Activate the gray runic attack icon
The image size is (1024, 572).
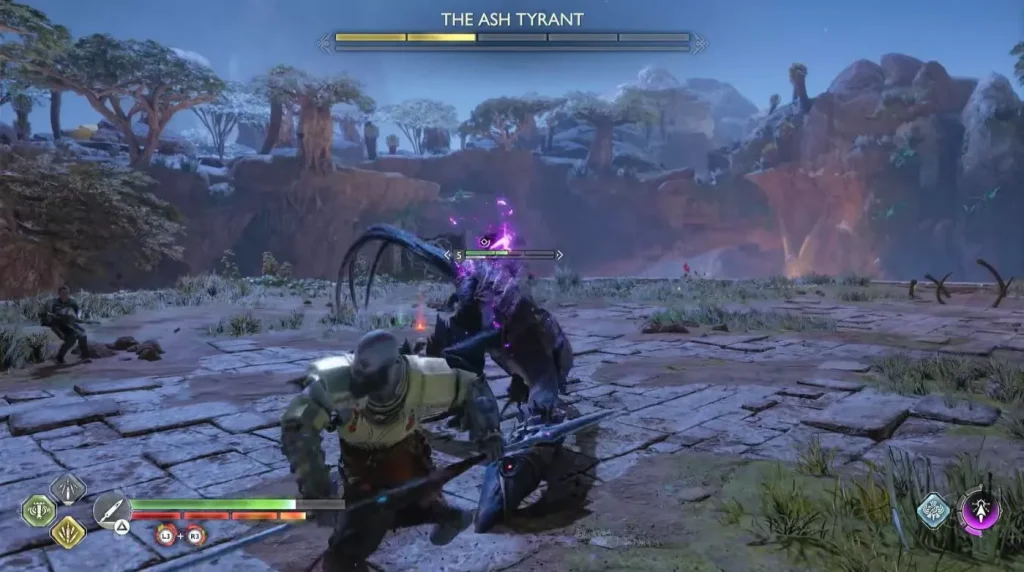(x=68, y=489)
